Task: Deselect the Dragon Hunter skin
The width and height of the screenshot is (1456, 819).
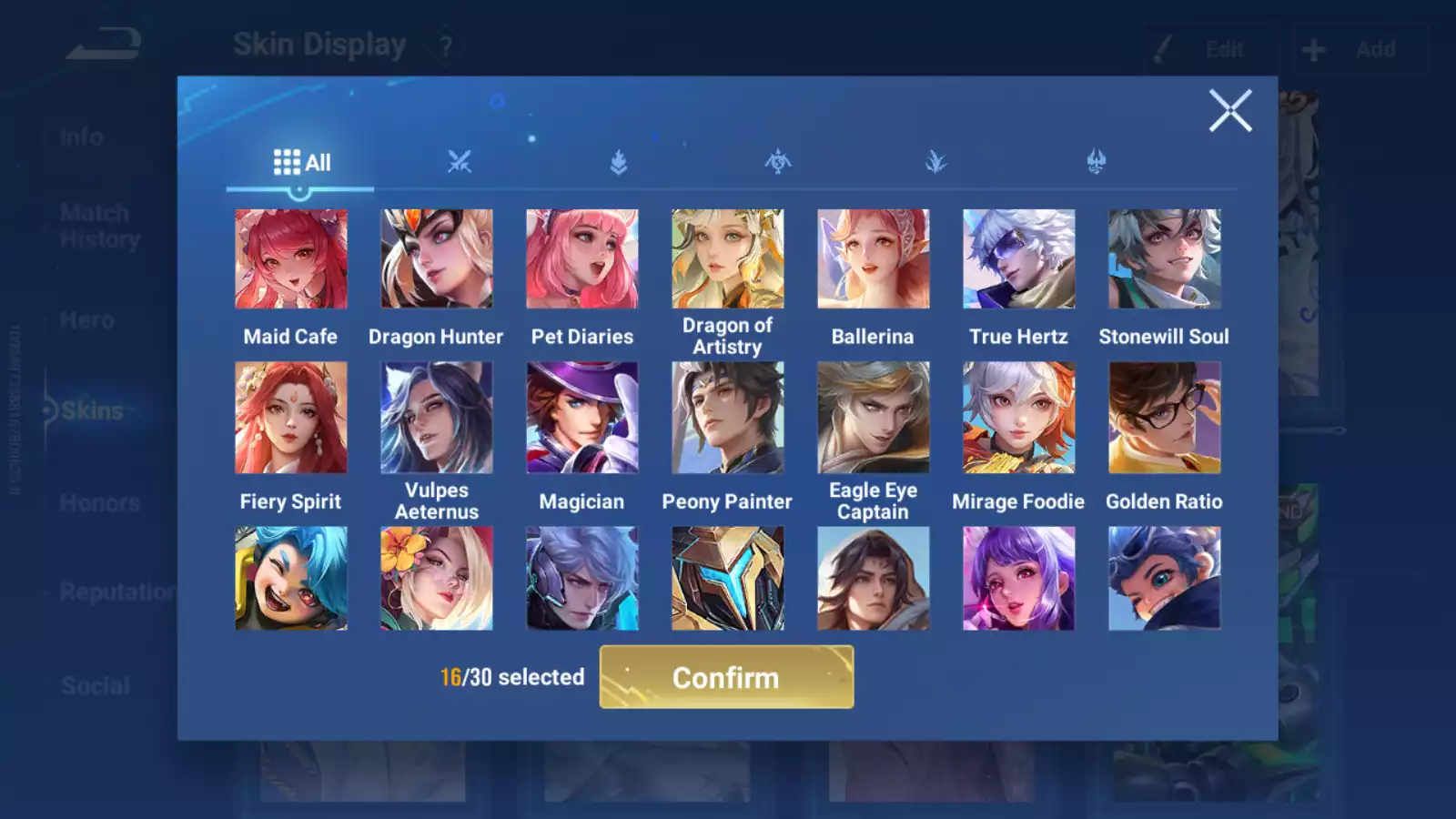Action: click(436, 258)
